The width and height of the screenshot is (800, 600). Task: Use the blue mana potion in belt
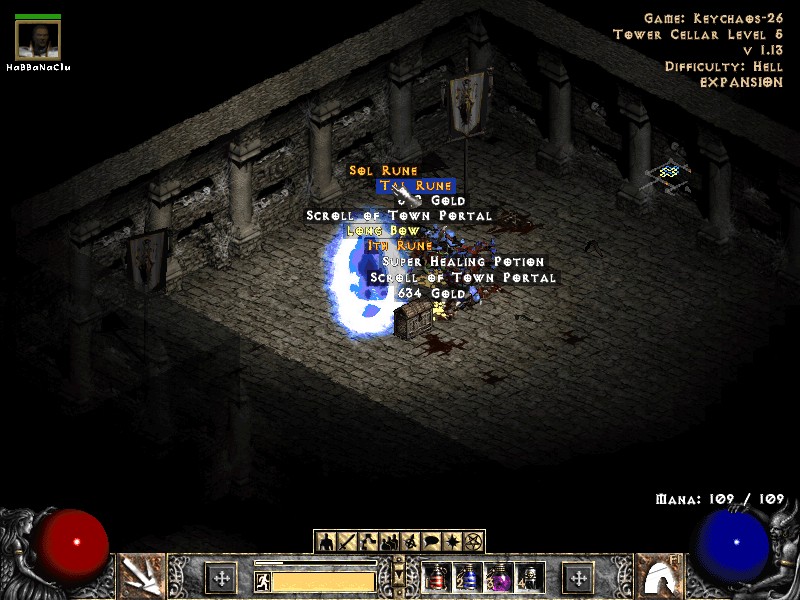tap(466, 577)
